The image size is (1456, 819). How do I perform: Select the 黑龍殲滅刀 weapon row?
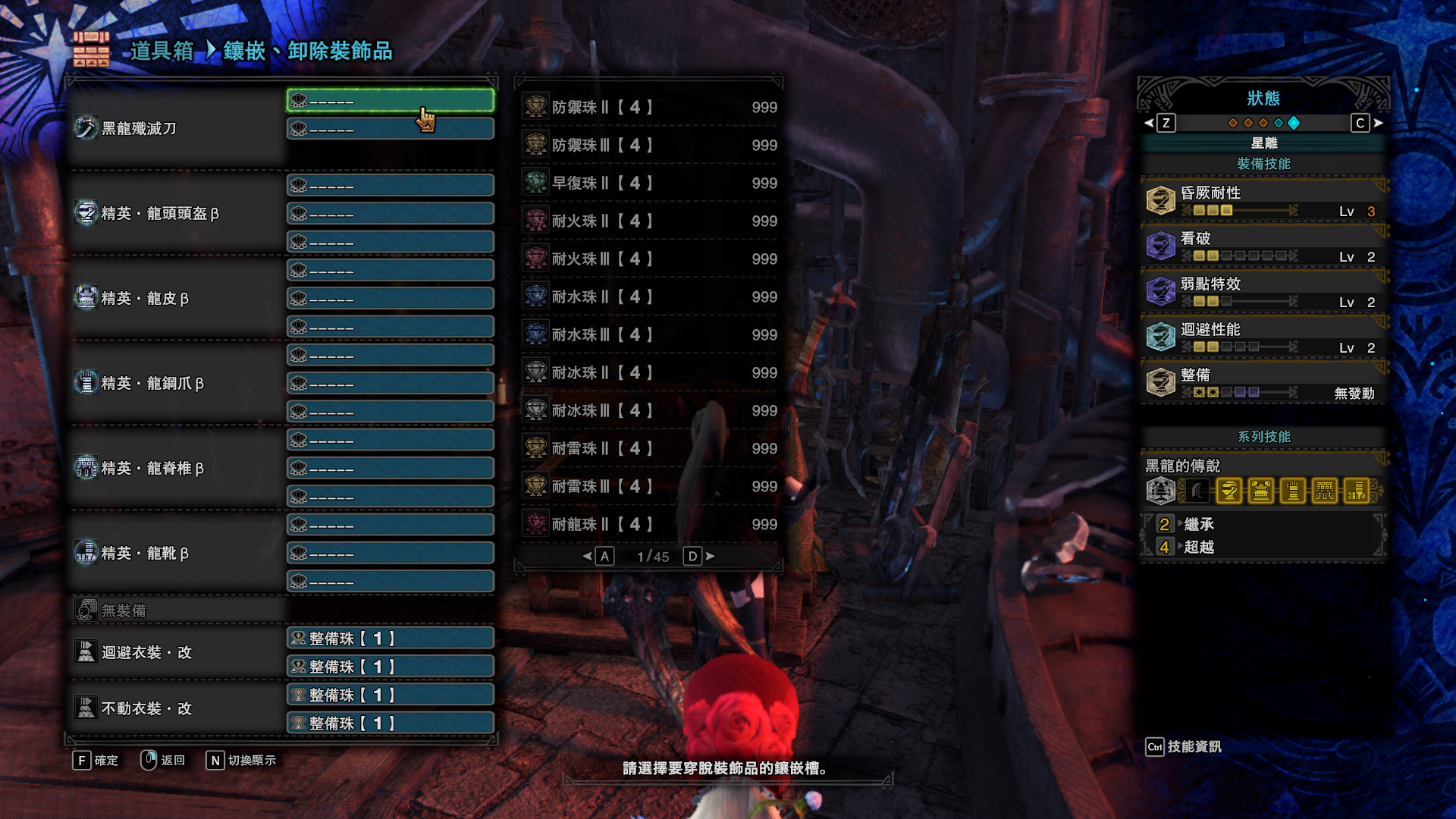point(140,128)
